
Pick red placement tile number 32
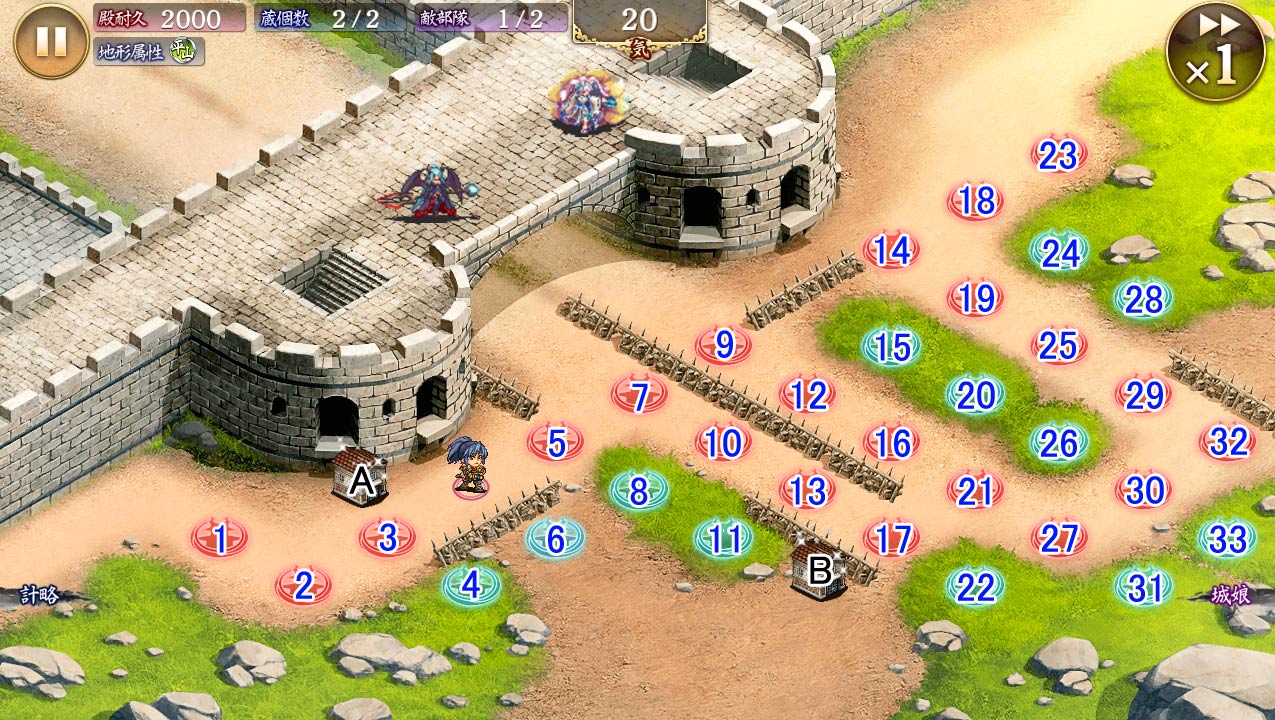click(x=1228, y=442)
